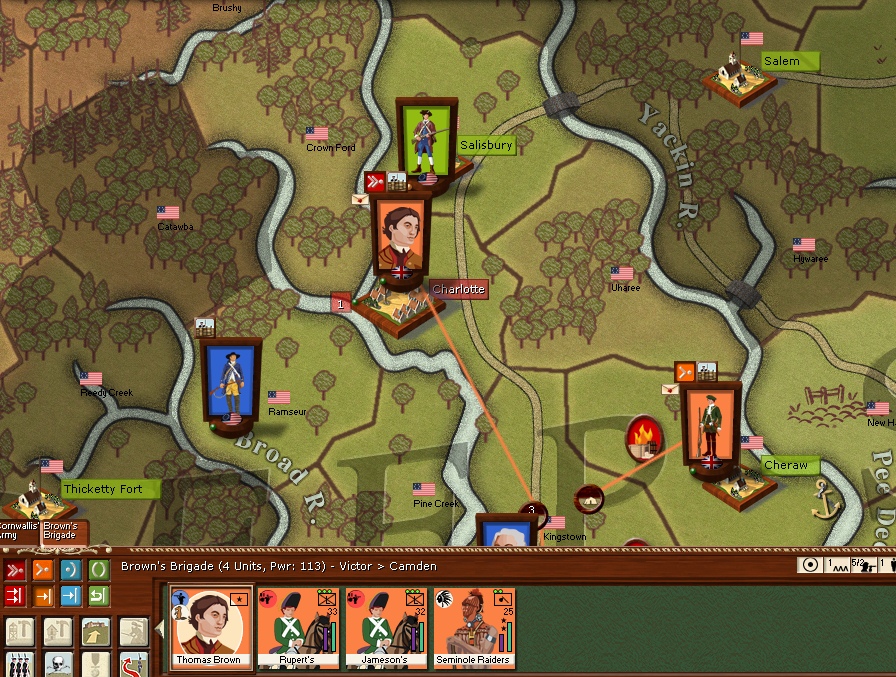Select the orange arrow-to-bar engagement rule
The height and width of the screenshot is (677, 896).
43,597
